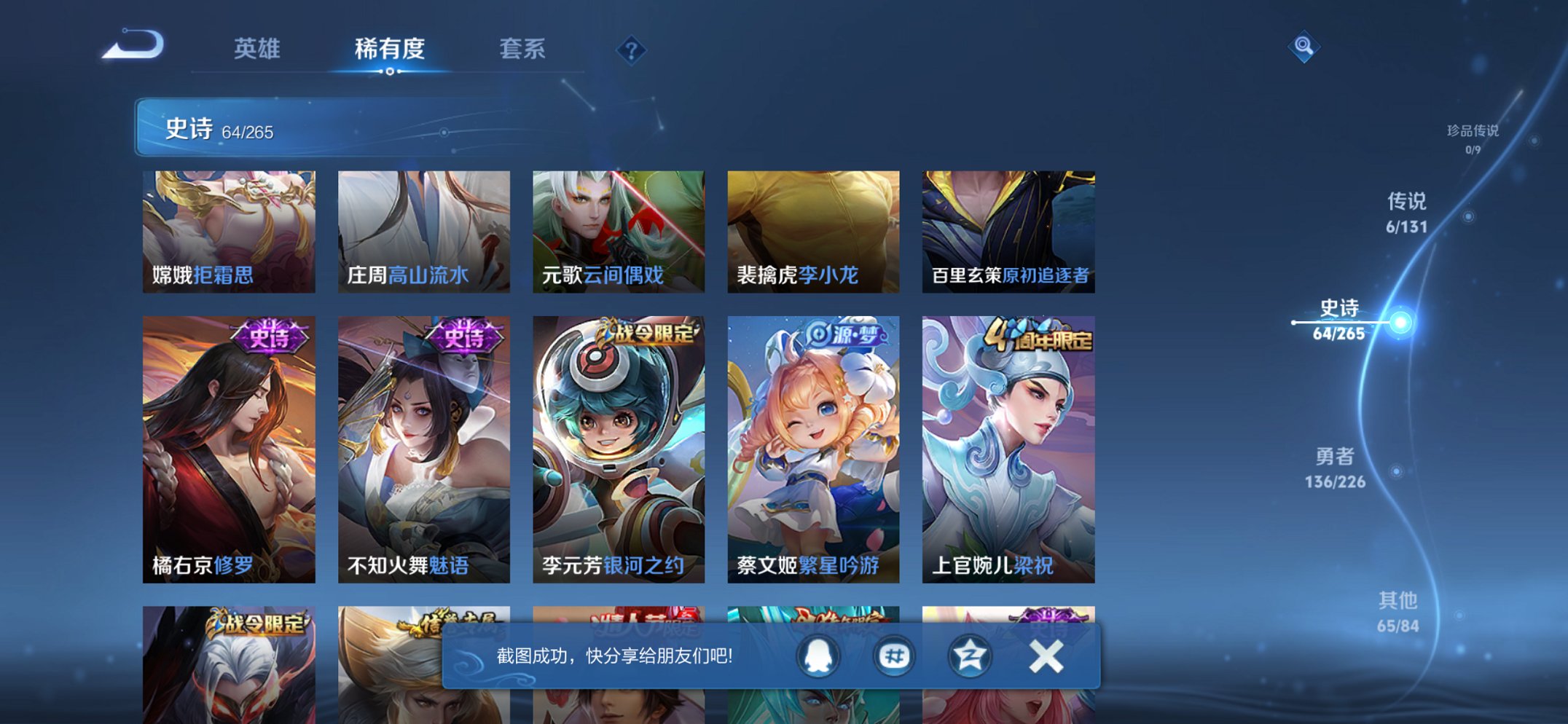Screen dimensions: 1568x724
Task: Switch to the 英雄 tab
Action: click(x=257, y=50)
